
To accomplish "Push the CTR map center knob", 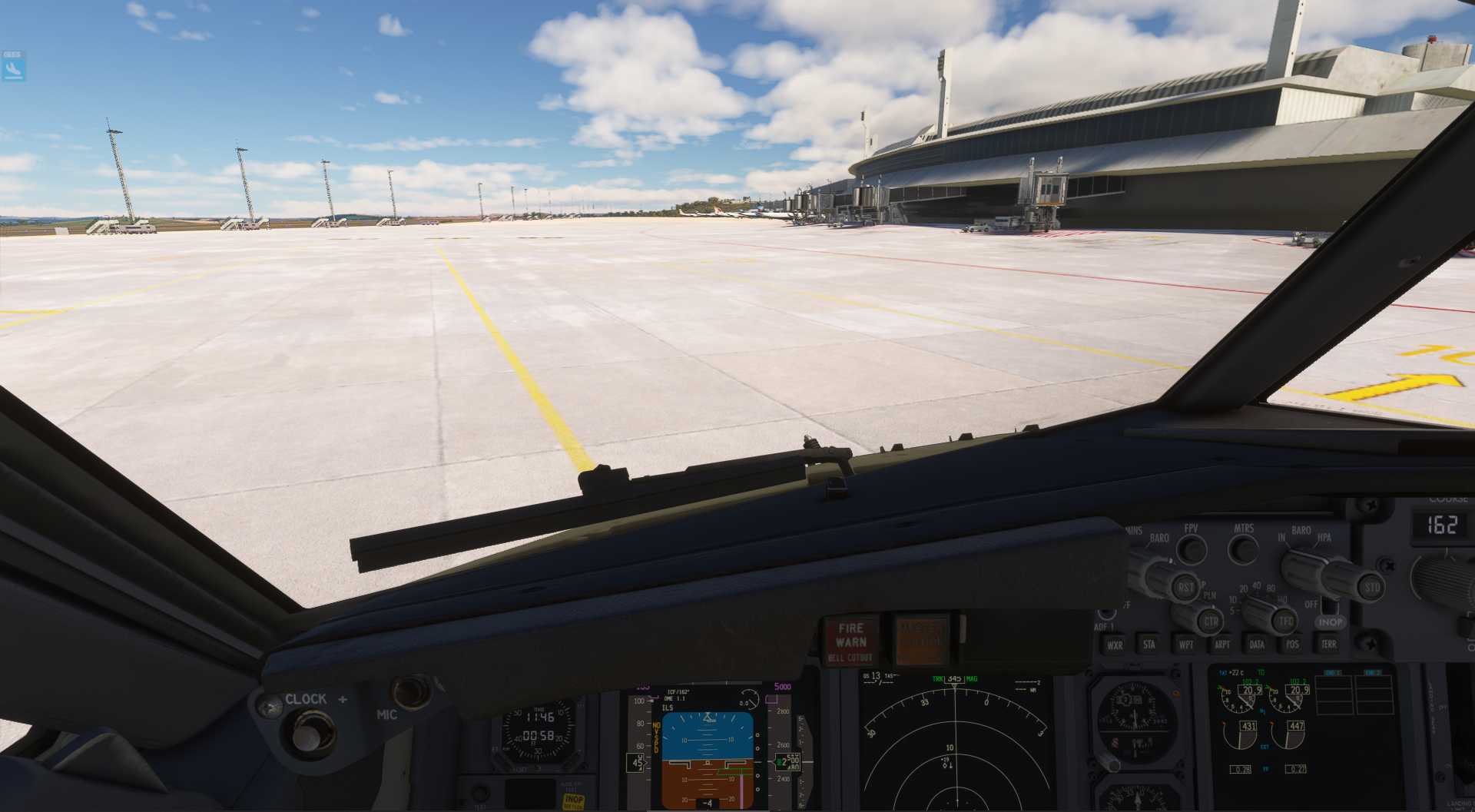I will [x=1210, y=621].
